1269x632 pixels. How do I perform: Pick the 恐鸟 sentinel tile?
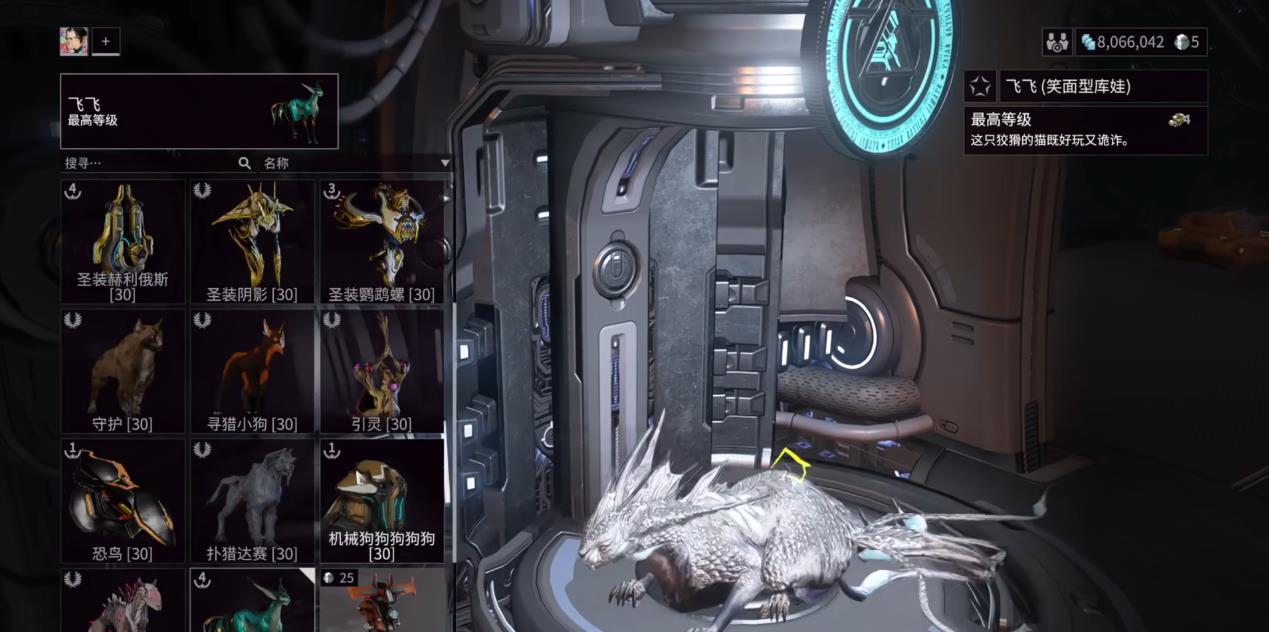click(123, 501)
